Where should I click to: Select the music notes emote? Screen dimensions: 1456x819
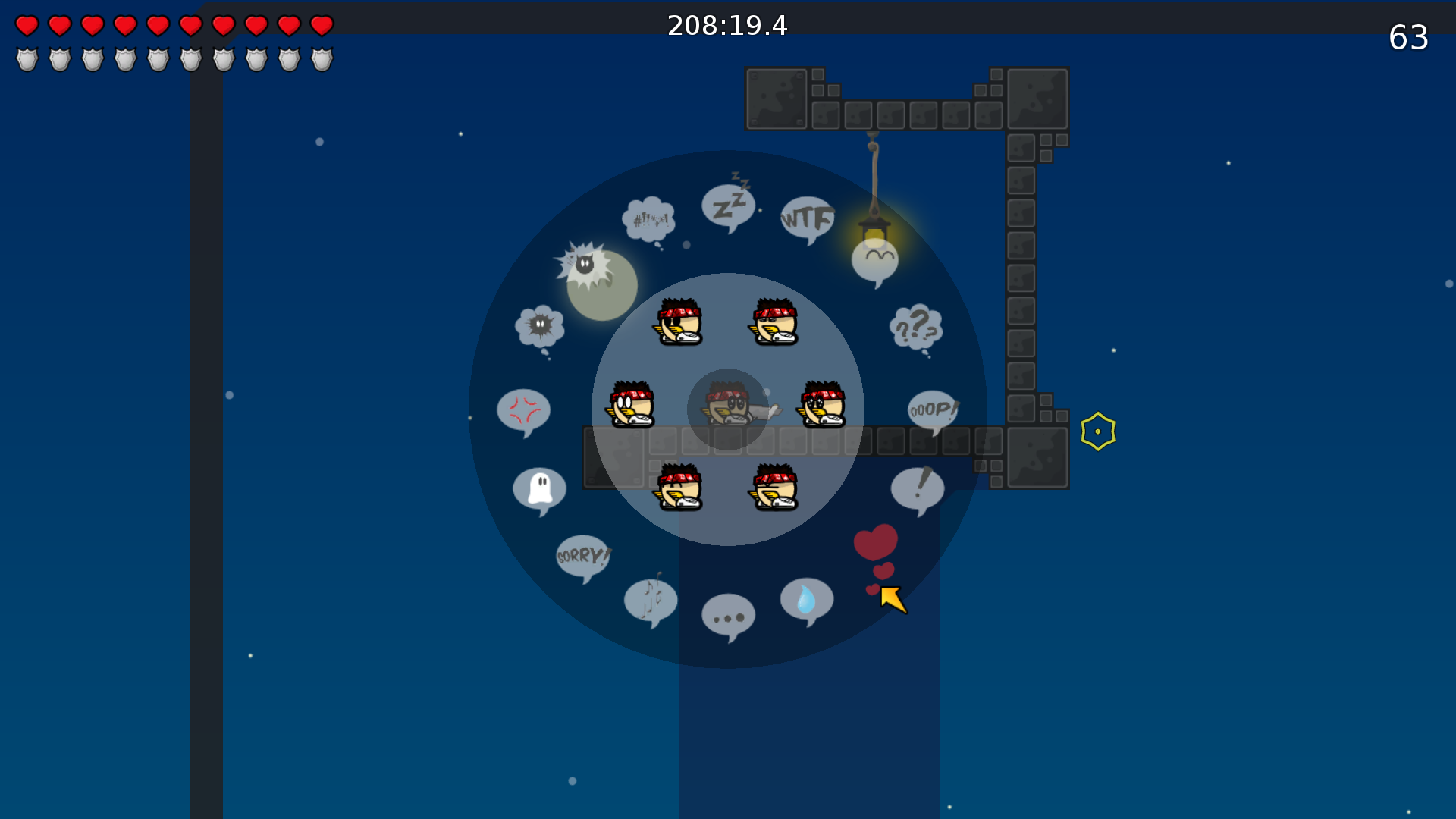click(651, 600)
